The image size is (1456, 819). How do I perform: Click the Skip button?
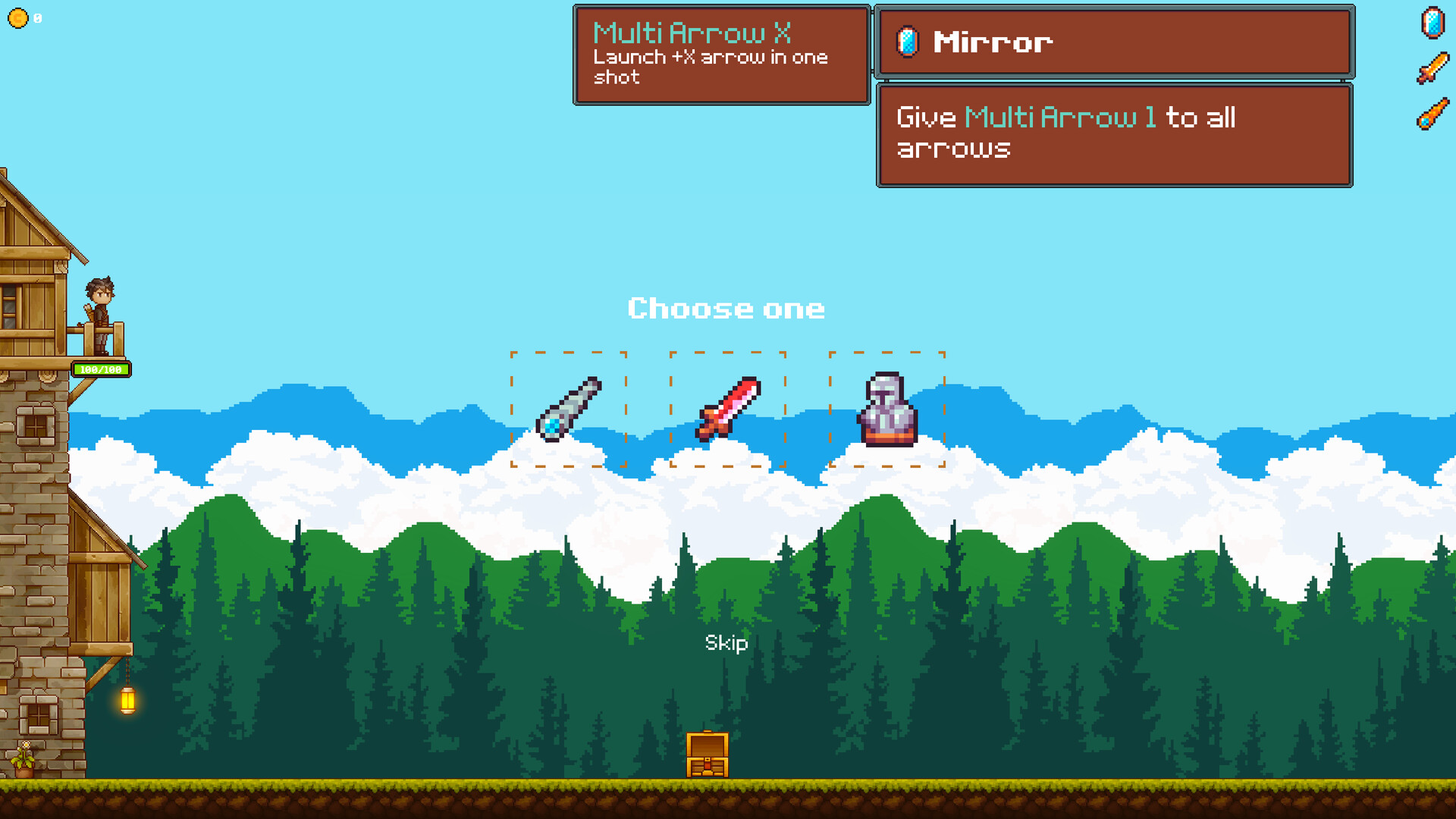[725, 643]
